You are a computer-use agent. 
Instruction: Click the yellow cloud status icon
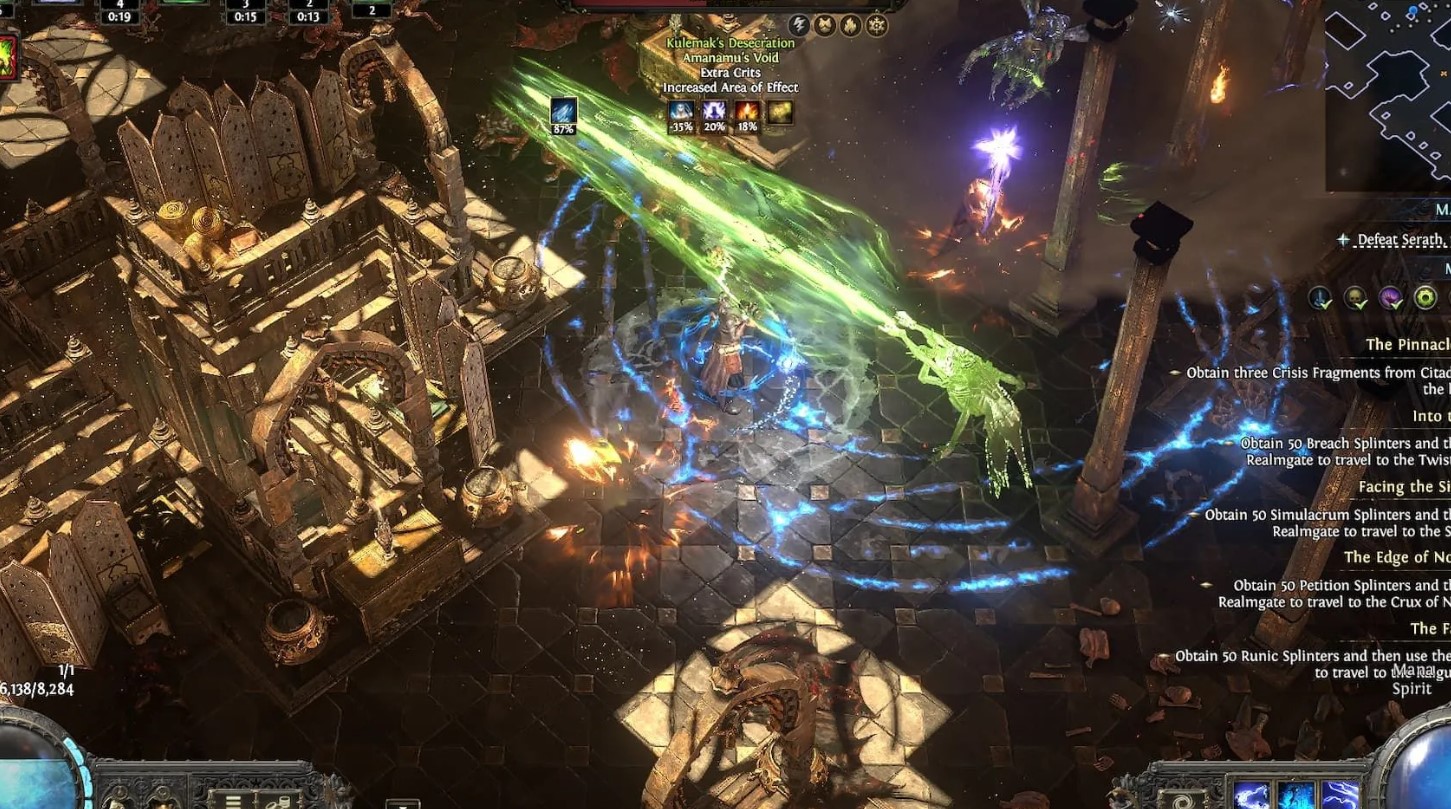click(780, 111)
